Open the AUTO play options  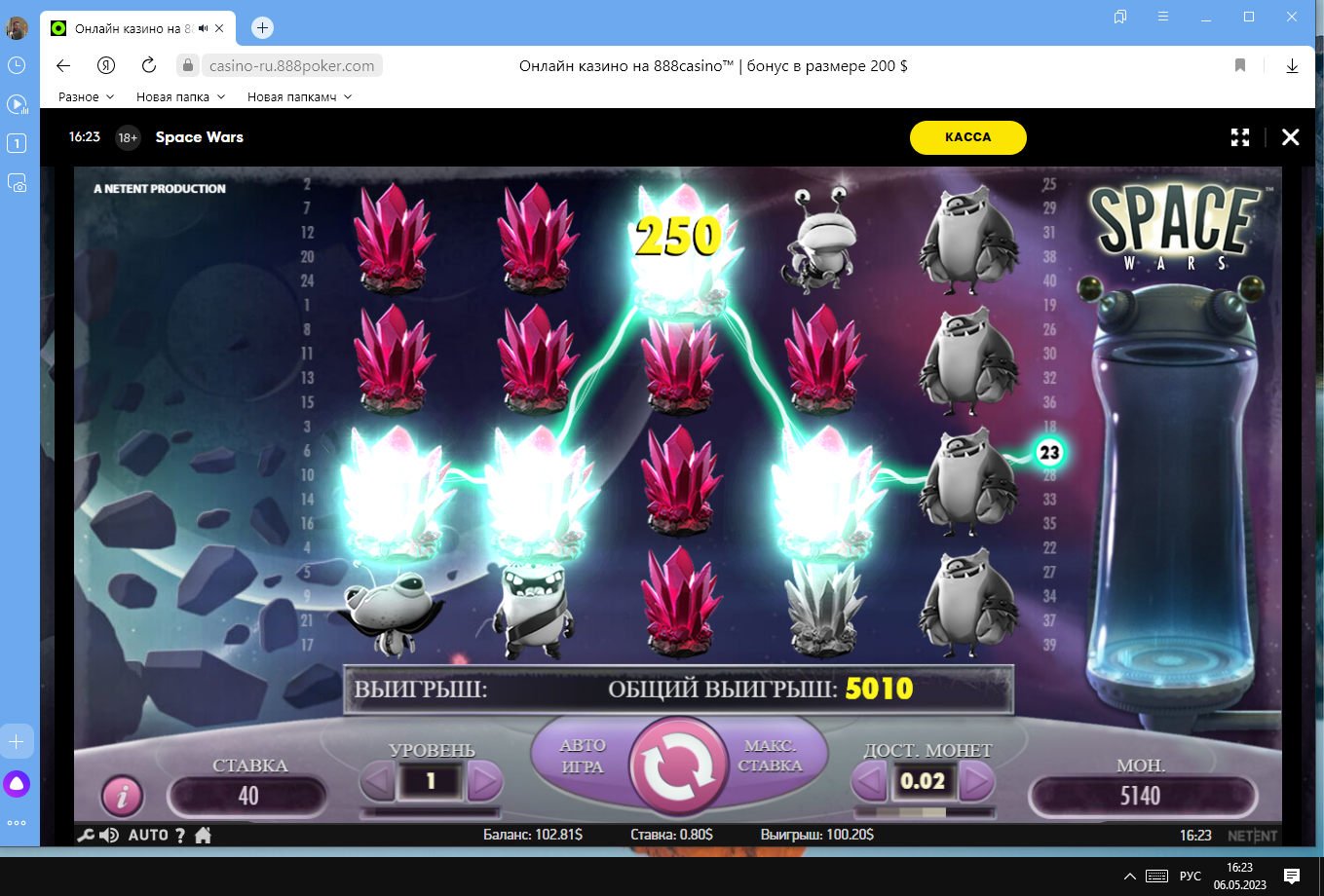(x=148, y=836)
